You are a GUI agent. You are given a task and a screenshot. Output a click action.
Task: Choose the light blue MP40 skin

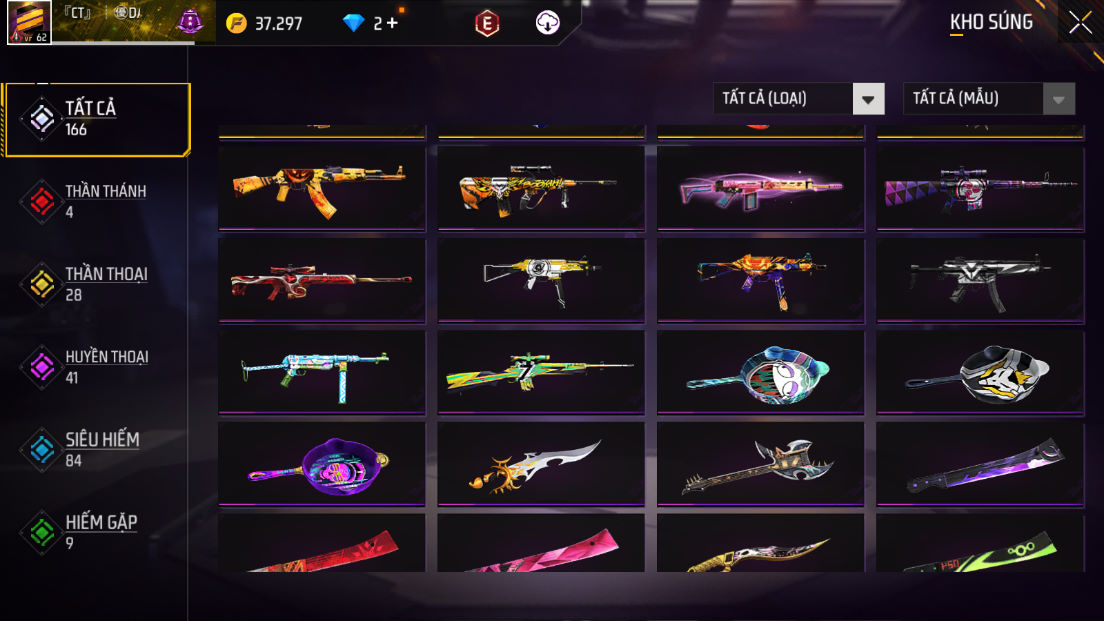click(x=321, y=371)
